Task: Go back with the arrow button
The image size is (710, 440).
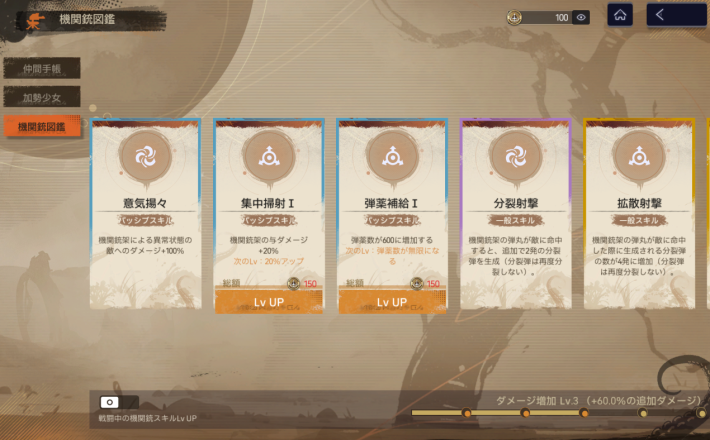Action: 670,15
